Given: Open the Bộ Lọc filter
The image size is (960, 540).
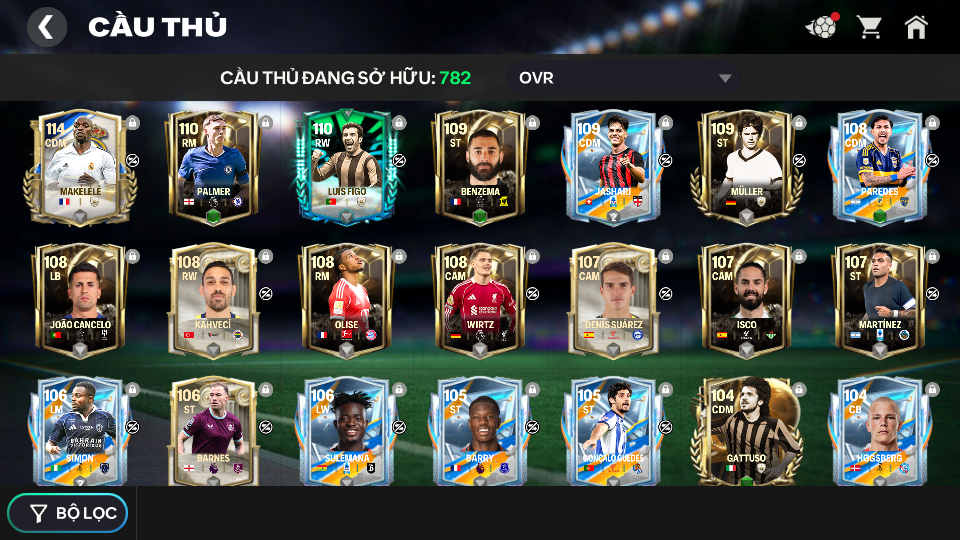Looking at the screenshot, I should pyautogui.click(x=68, y=513).
